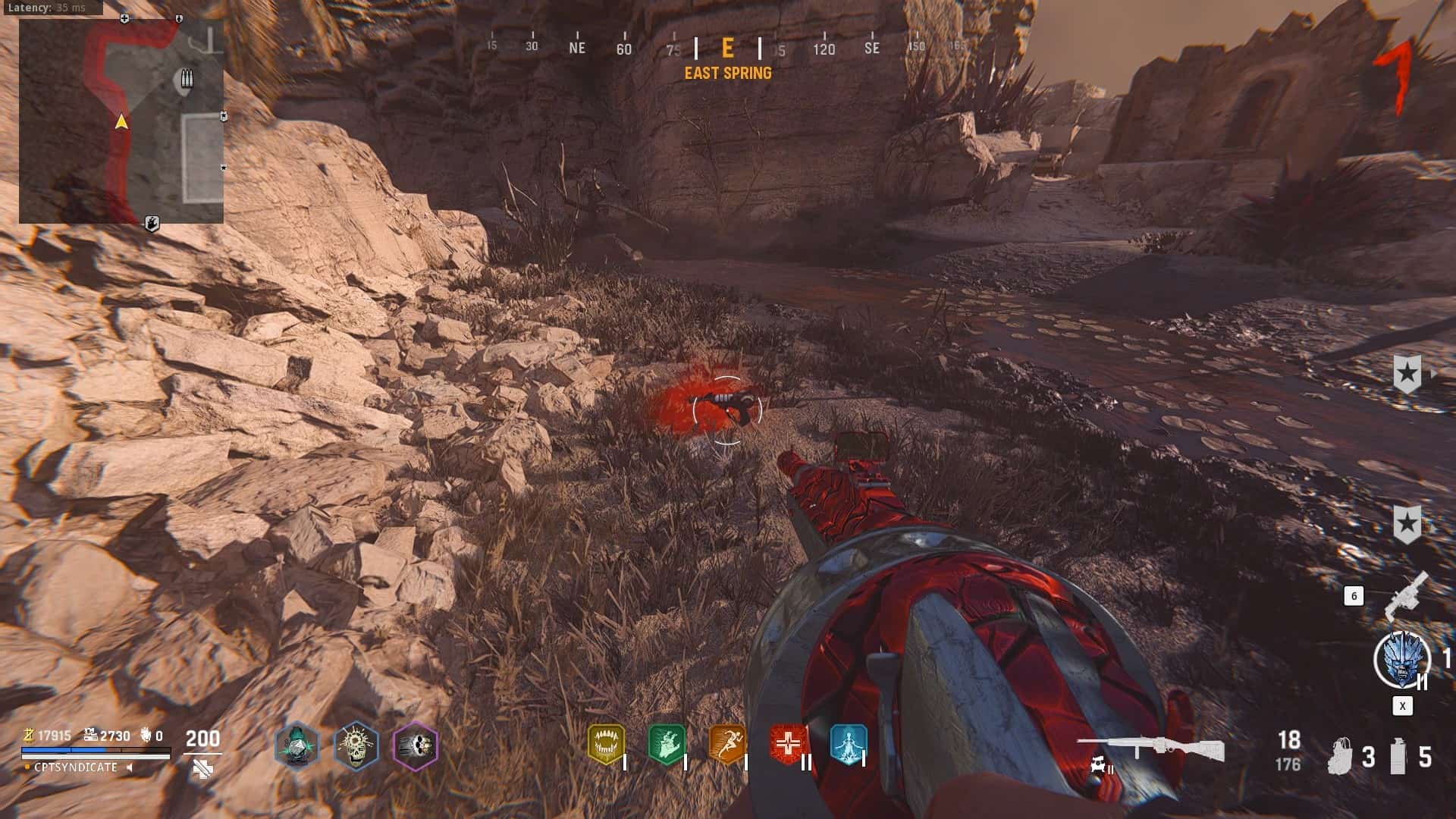The width and height of the screenshot is (1456, 819).
Task: Click the yellow fanged jaws perk icon
Action: point(606,744)
